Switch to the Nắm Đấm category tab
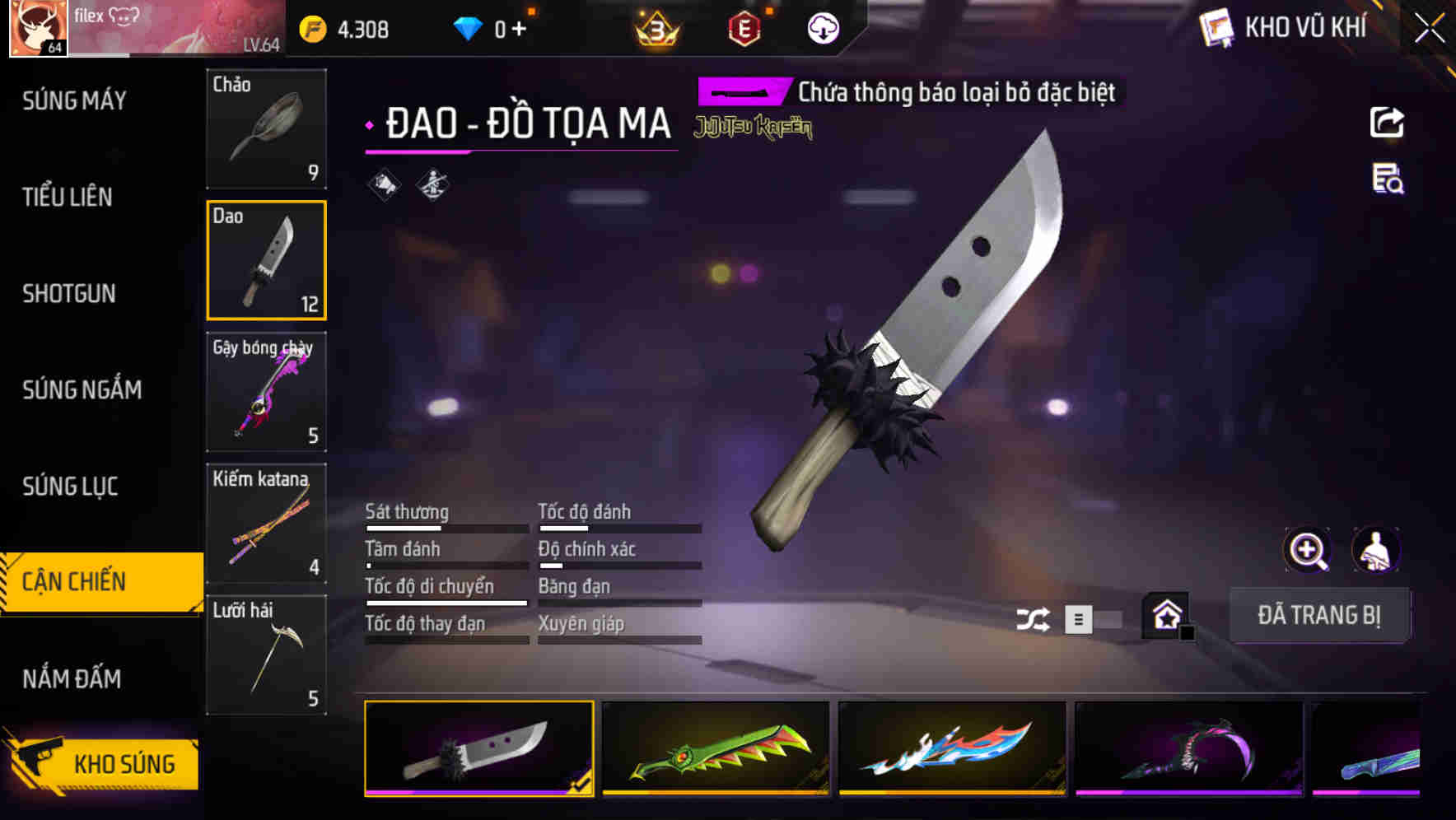This screenshot has height=820, width=1456. click(x=70, y=679)
